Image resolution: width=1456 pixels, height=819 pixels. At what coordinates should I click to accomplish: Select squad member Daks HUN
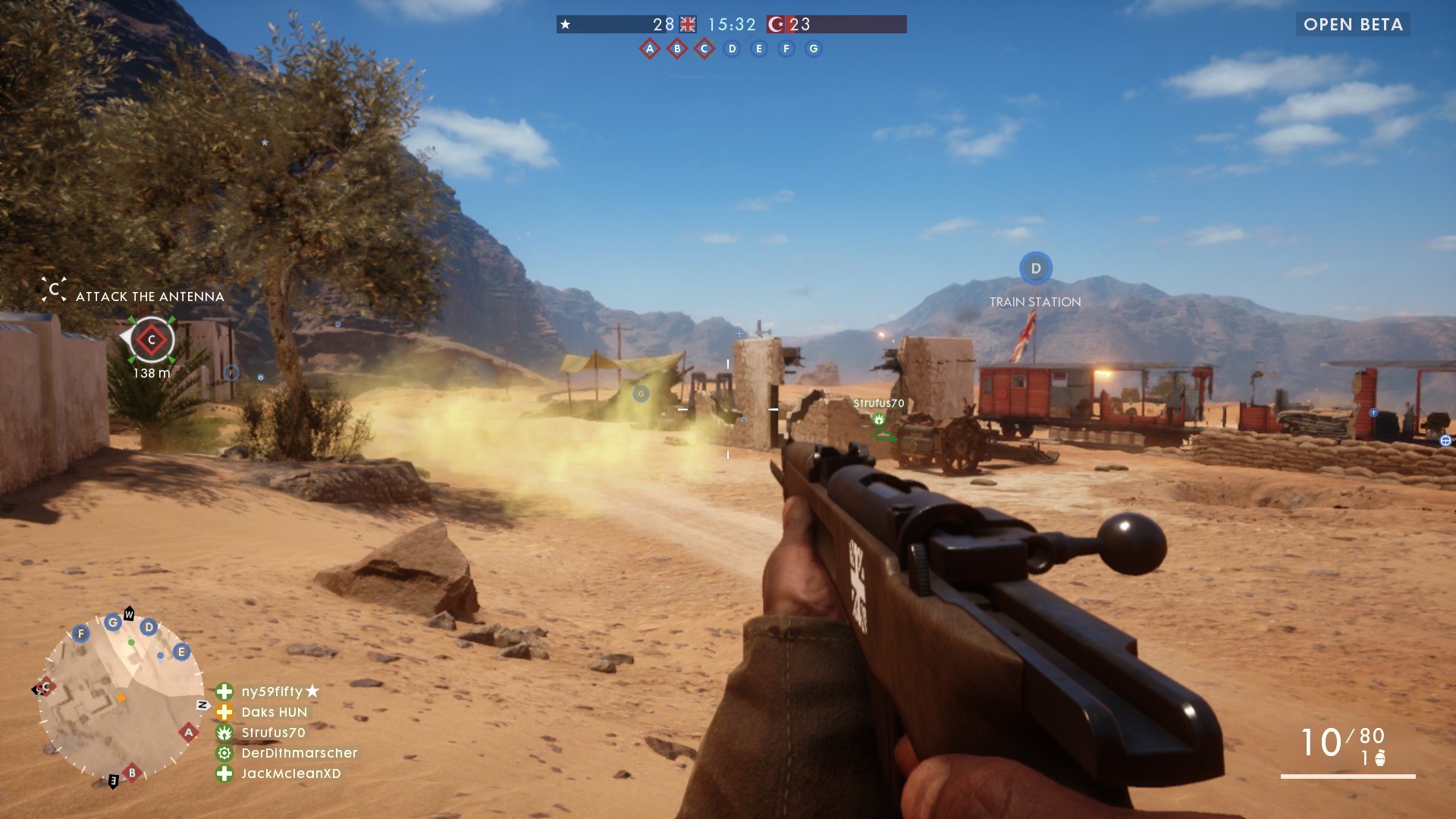274,712
